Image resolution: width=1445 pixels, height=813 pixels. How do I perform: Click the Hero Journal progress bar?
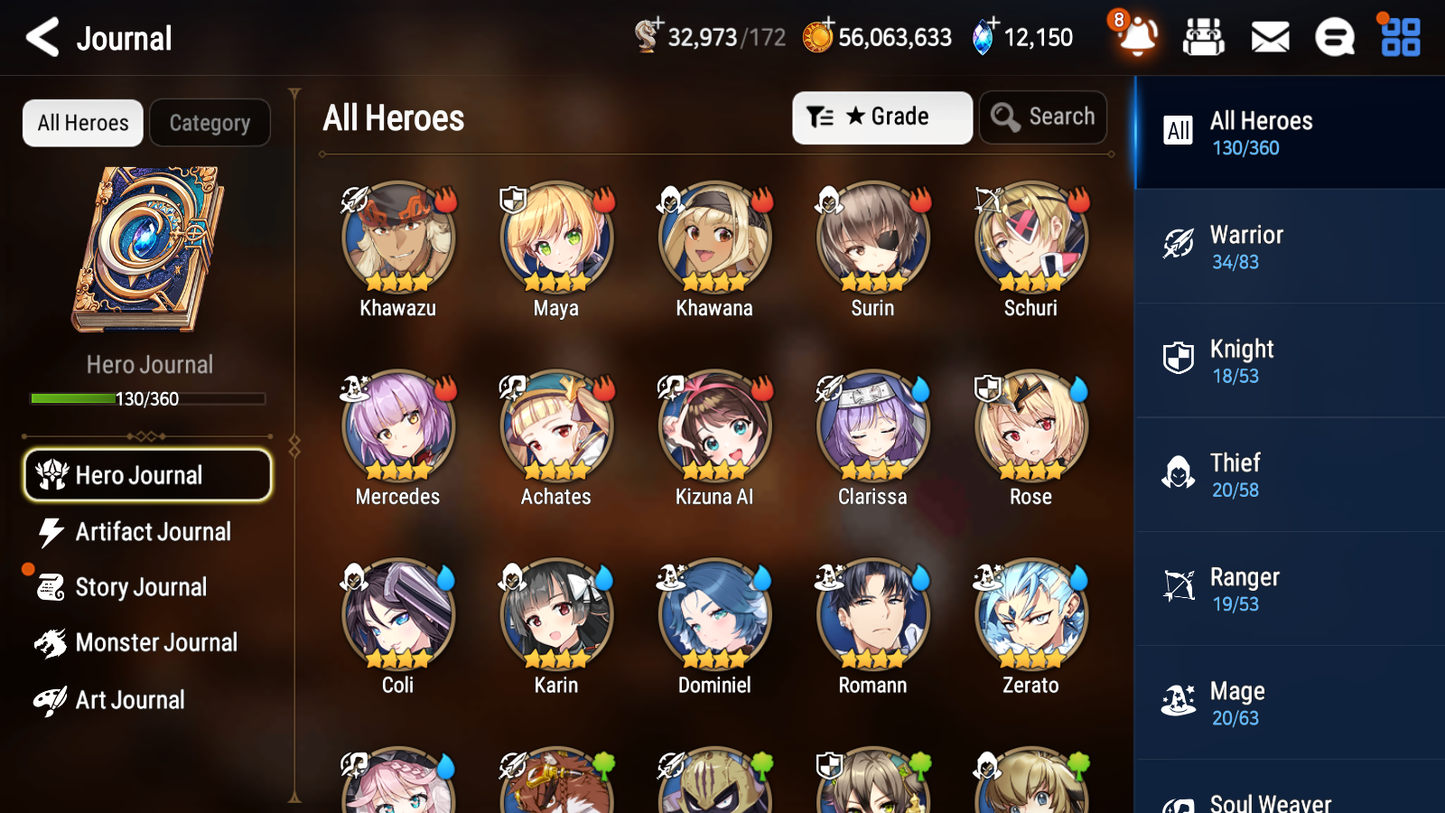point(148,398)
